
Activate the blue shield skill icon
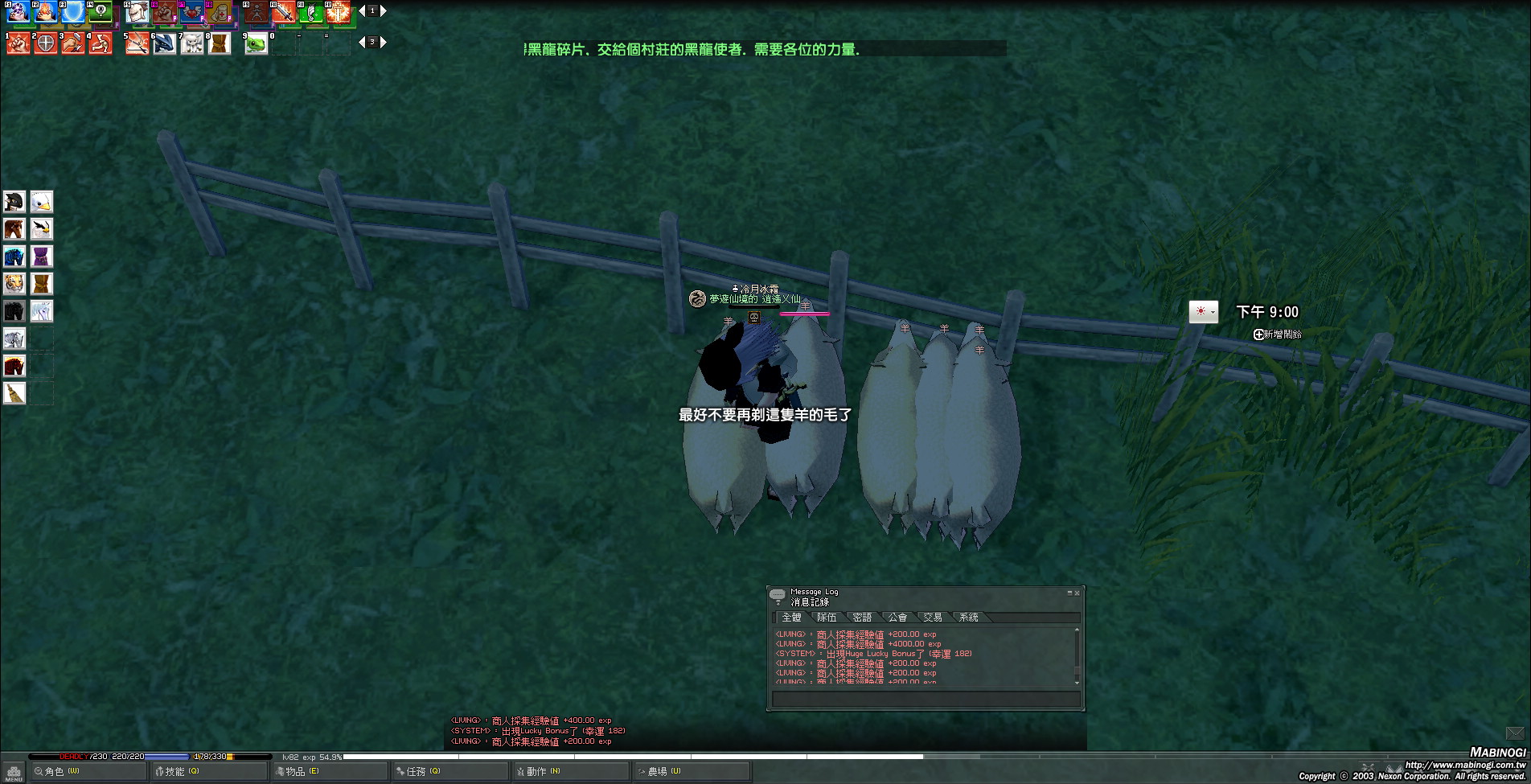tap(74, 12)
